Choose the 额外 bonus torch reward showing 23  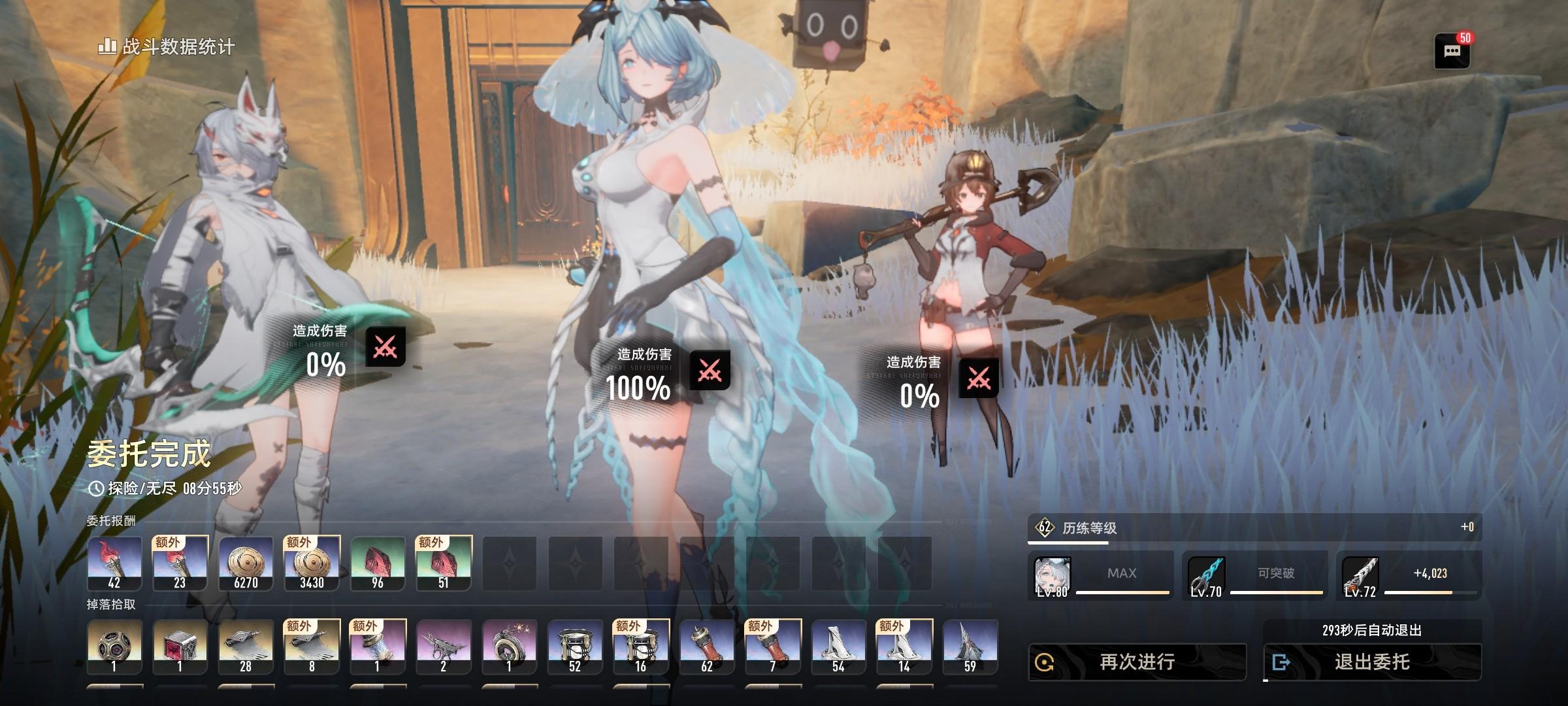(x=180, y=563)
